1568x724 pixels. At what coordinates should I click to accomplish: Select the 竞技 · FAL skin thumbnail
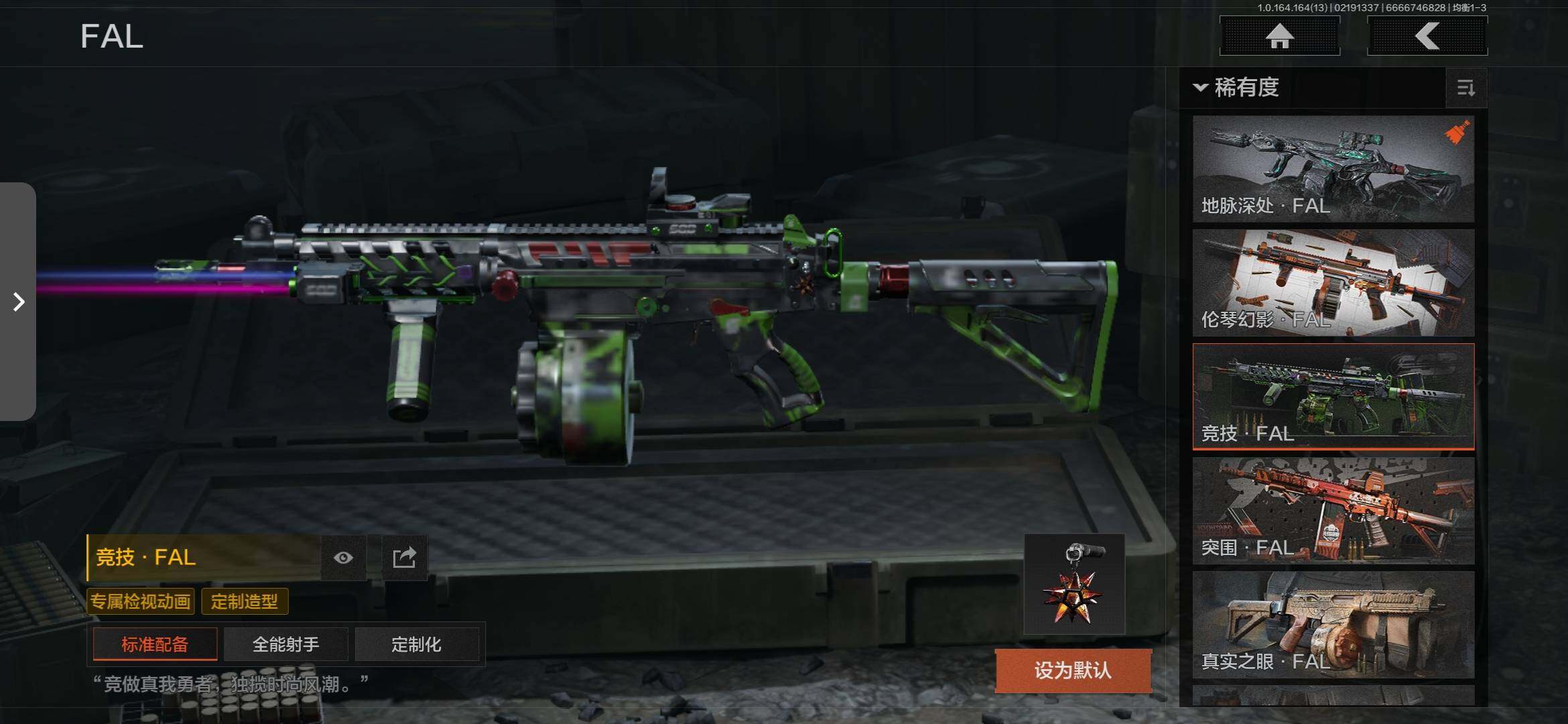tap(1333, 396)
